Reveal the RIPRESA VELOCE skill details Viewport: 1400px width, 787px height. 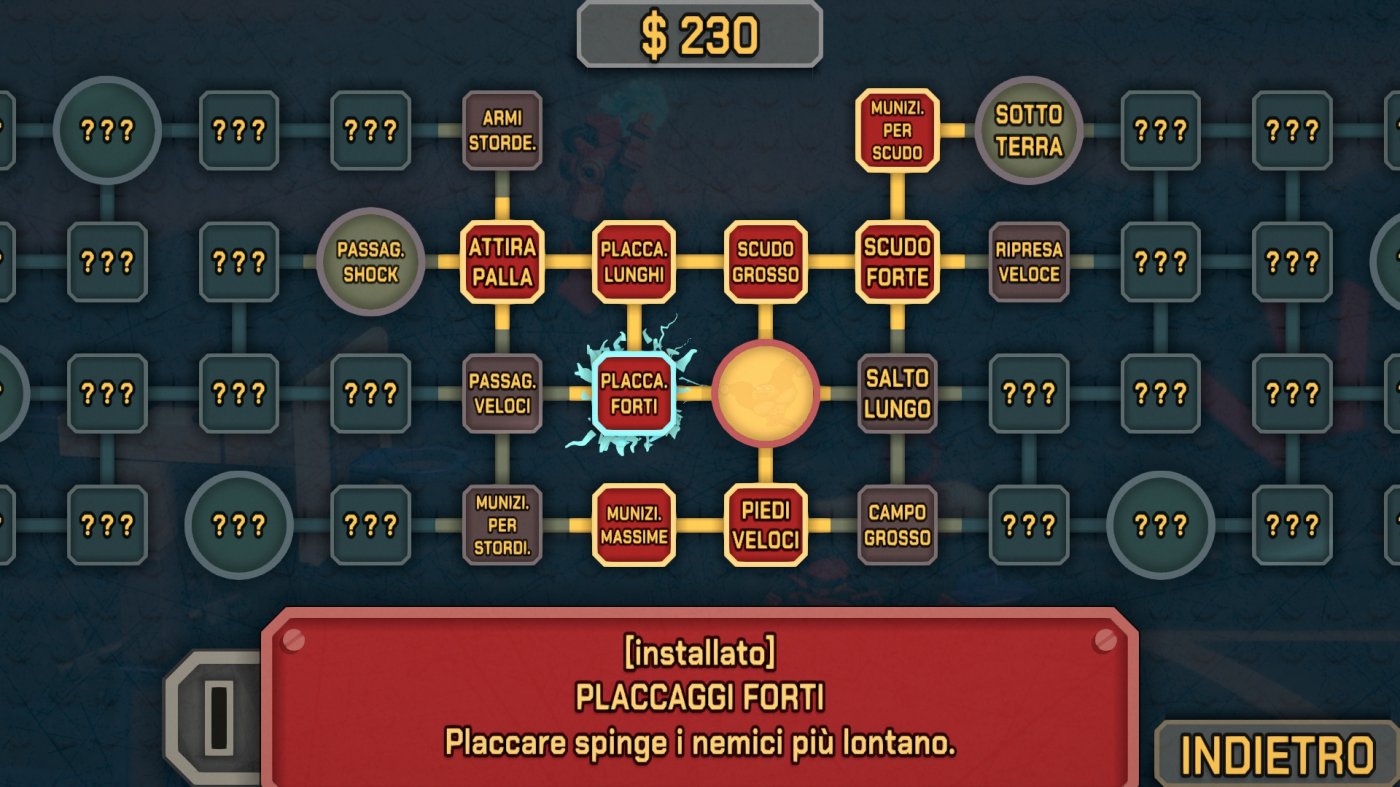coord(1029,262)
